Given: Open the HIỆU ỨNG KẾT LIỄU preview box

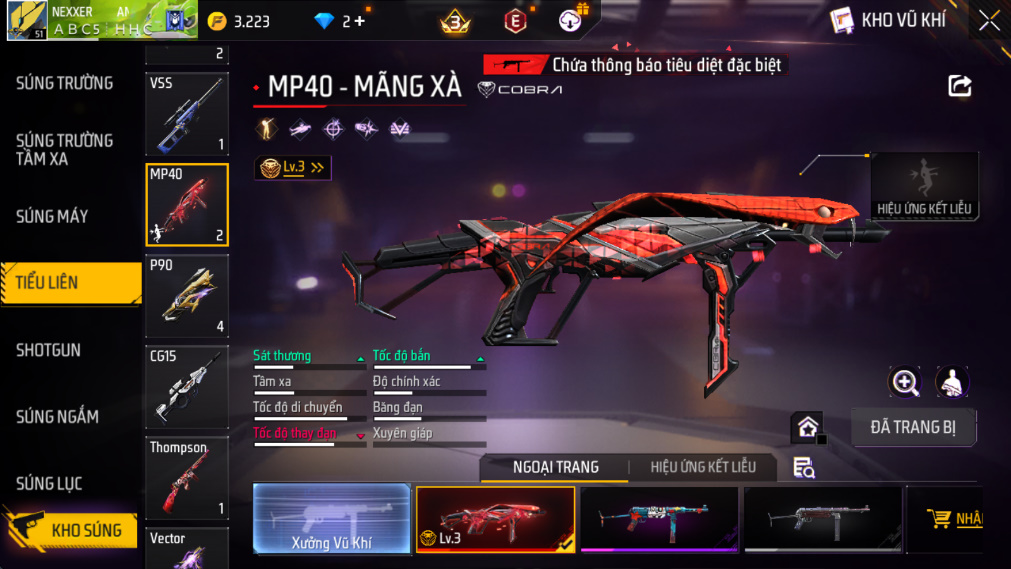Looking at the screenshot, I should point(923,186).
